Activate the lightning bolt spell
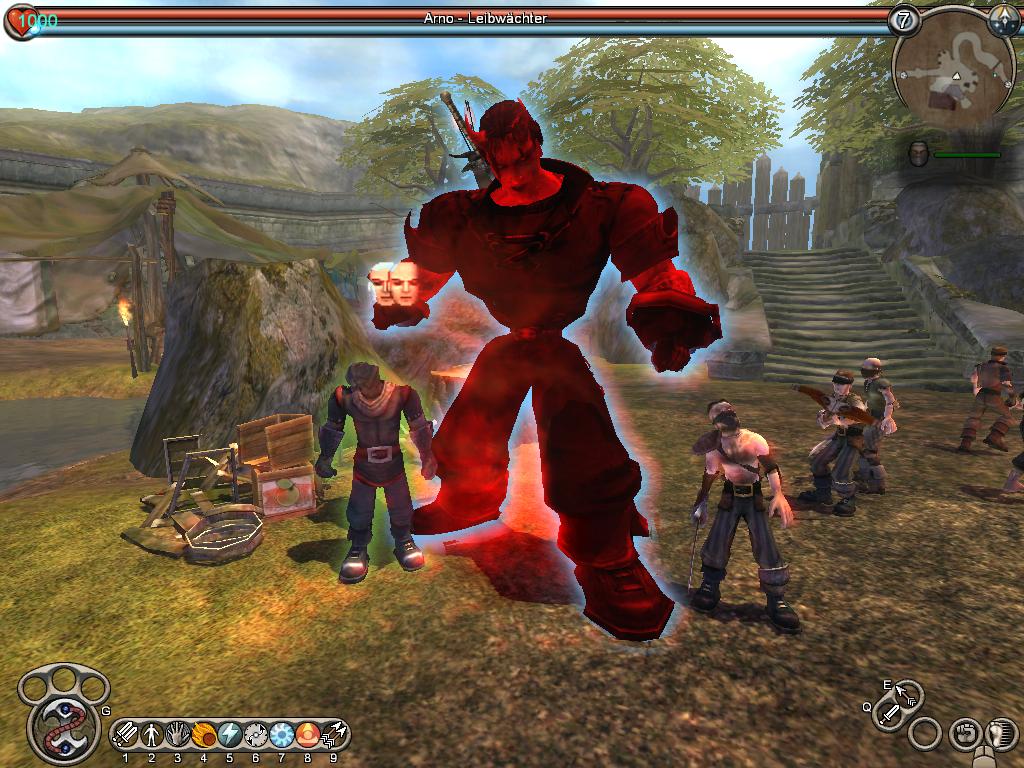 point(230,735)
